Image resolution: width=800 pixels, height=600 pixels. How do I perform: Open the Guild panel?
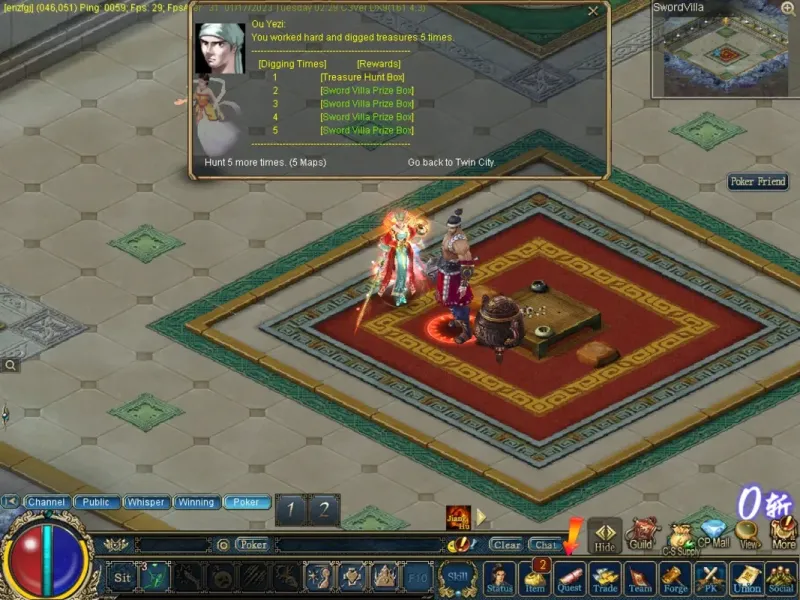point(641,533)
